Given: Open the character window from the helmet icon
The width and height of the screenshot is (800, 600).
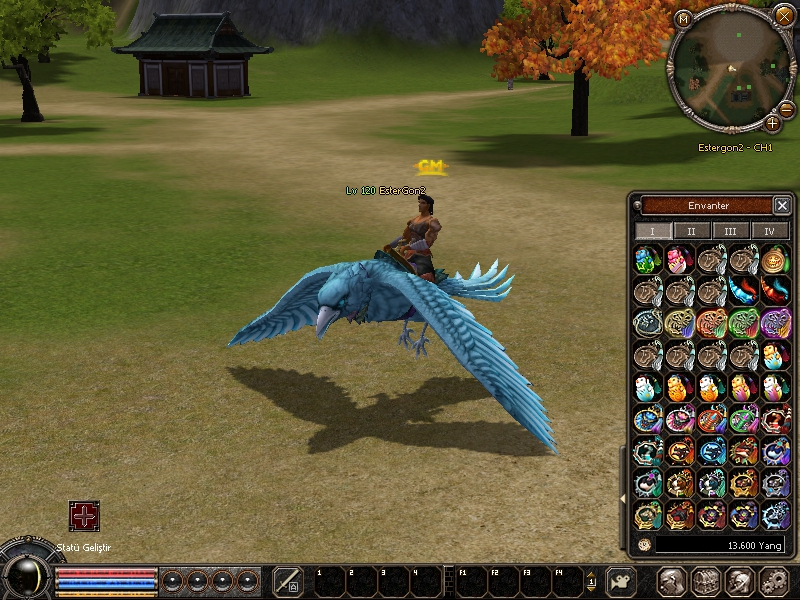Looking at the screenshot, I should 672,580.
